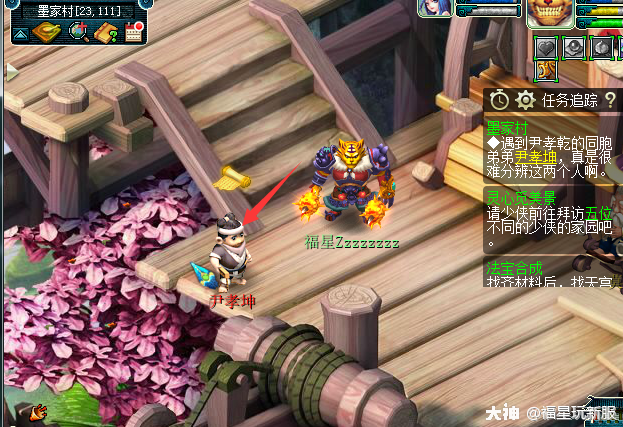Click the 尹孝坤 link in quest text

pos(536,157)
